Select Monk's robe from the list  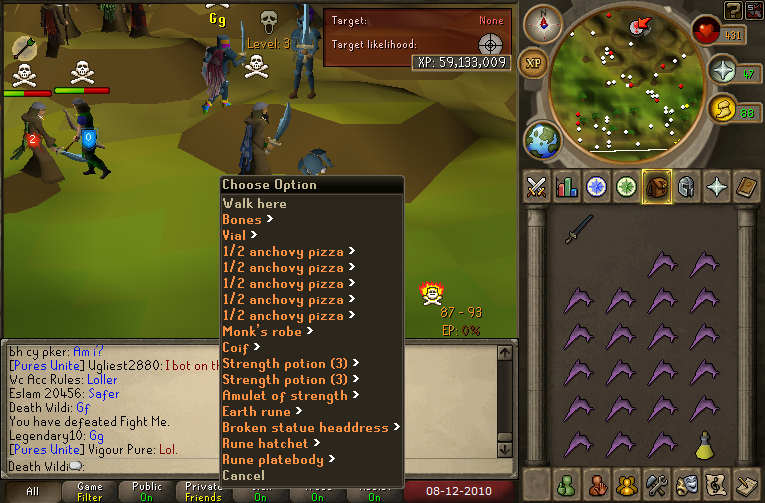pyautogui.click(x=264, y=331)
